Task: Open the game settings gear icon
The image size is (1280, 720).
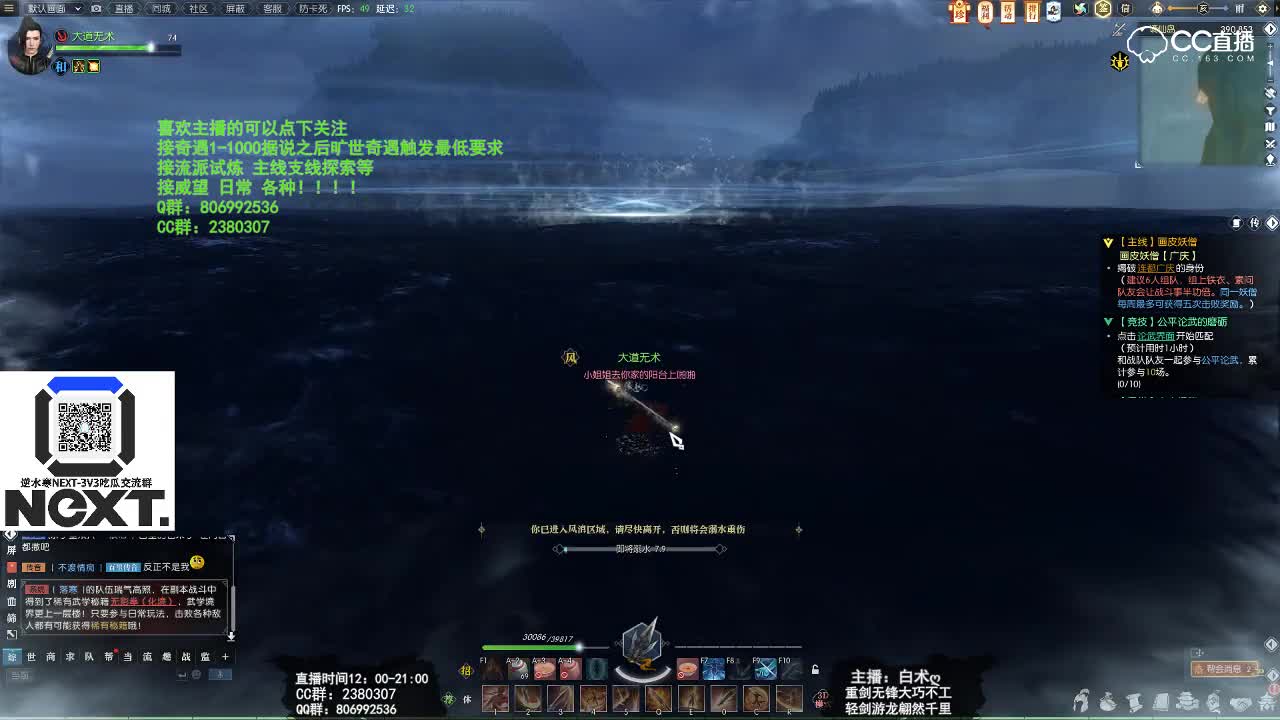Action: (x=1262, y=9)
